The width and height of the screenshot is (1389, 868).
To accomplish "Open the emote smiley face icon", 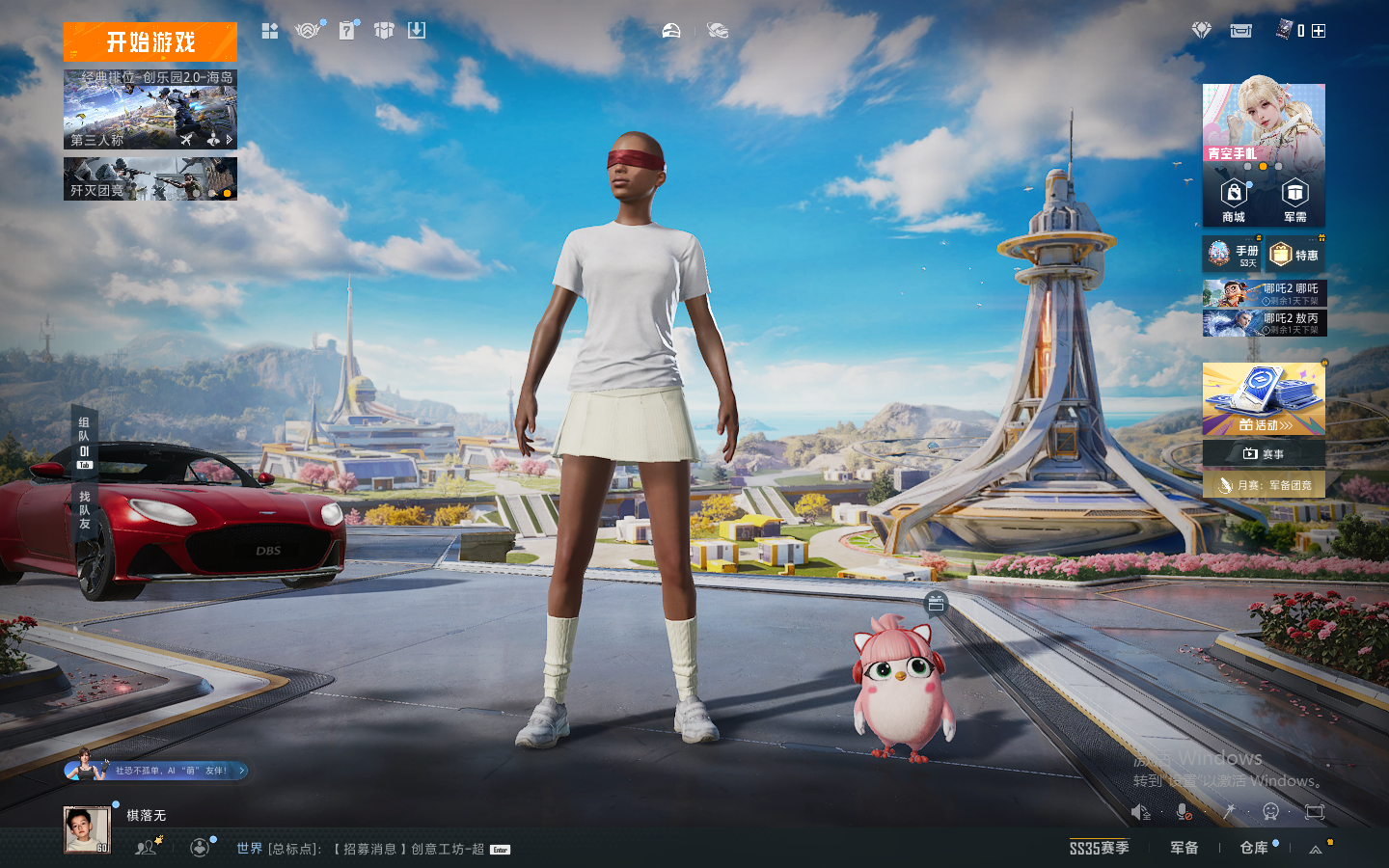I will tap(1271, 812).
